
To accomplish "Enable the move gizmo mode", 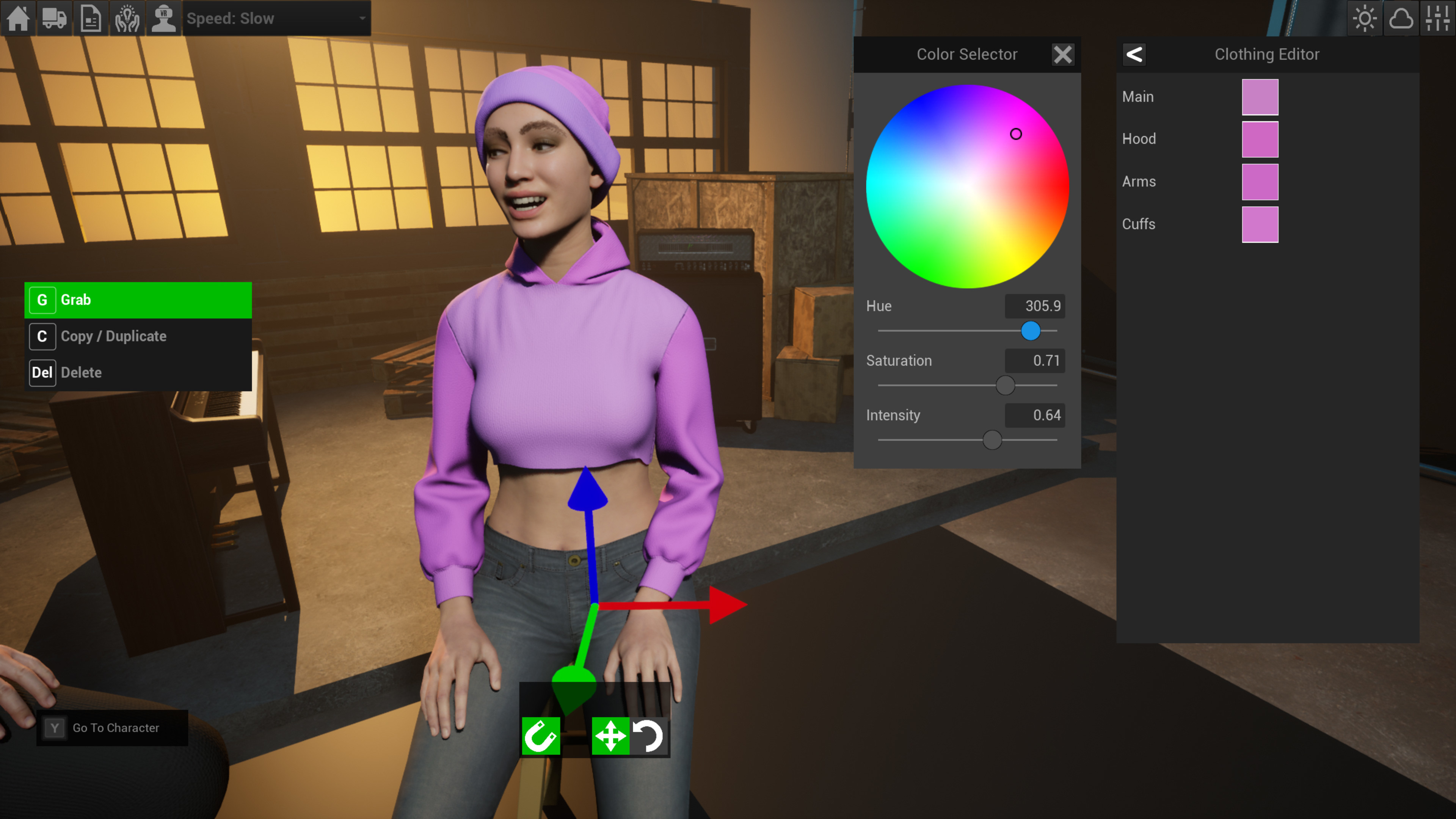I will [x=611, y=736].
